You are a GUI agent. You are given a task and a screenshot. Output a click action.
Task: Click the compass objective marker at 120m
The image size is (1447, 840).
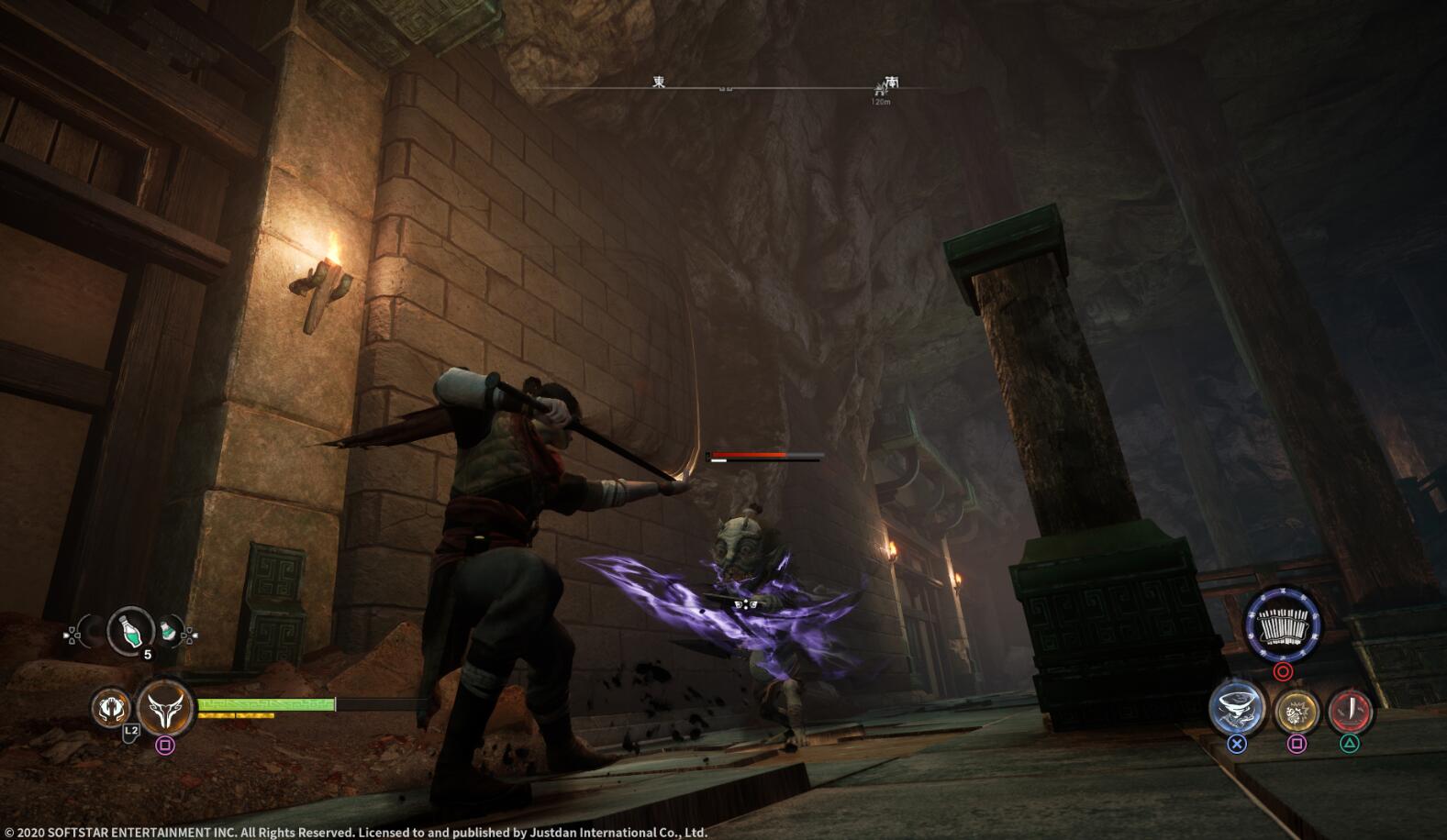(x=881, y=89)
